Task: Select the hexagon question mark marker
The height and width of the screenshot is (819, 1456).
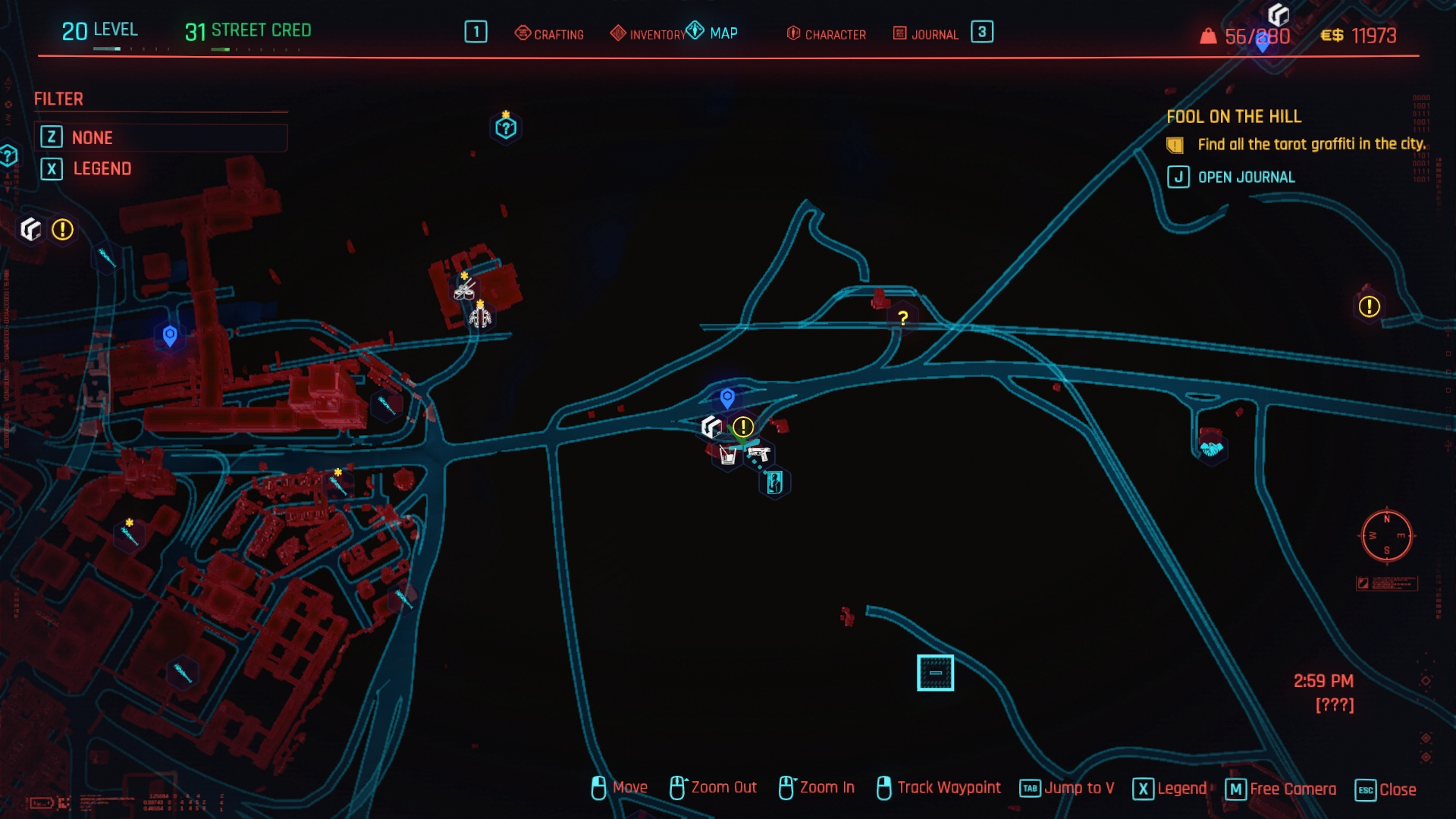Action: click(506, 128)
